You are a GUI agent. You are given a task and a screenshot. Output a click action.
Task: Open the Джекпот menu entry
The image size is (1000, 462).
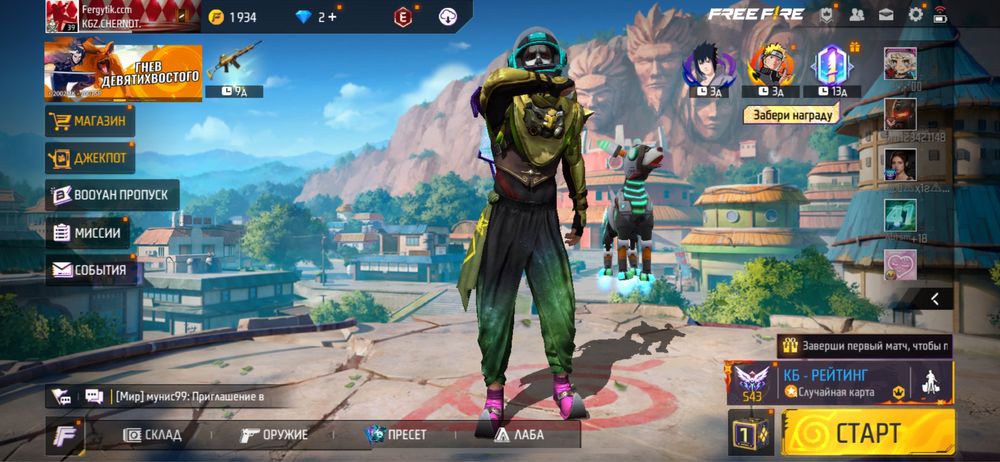tap(90, 158)
